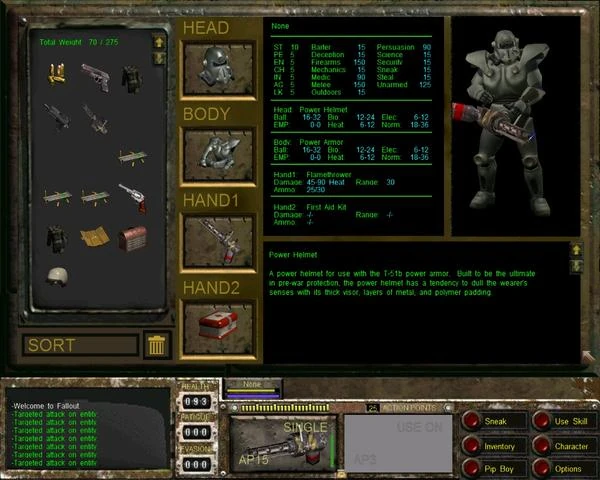600x480 pixels.
Task: Open the Options menu
Action: 566,468
